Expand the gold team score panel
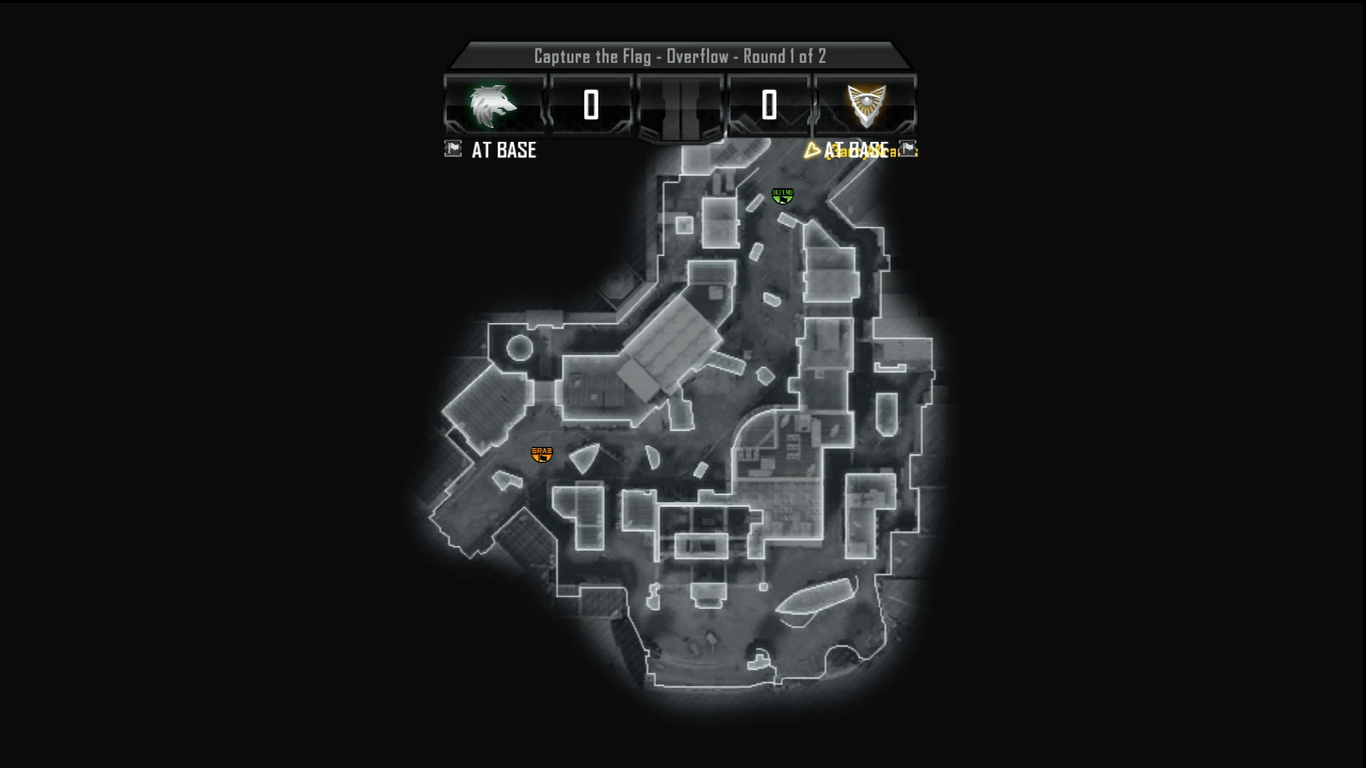Image resolution: width=1366 pixels, height=768 pixels. (770, 104)
